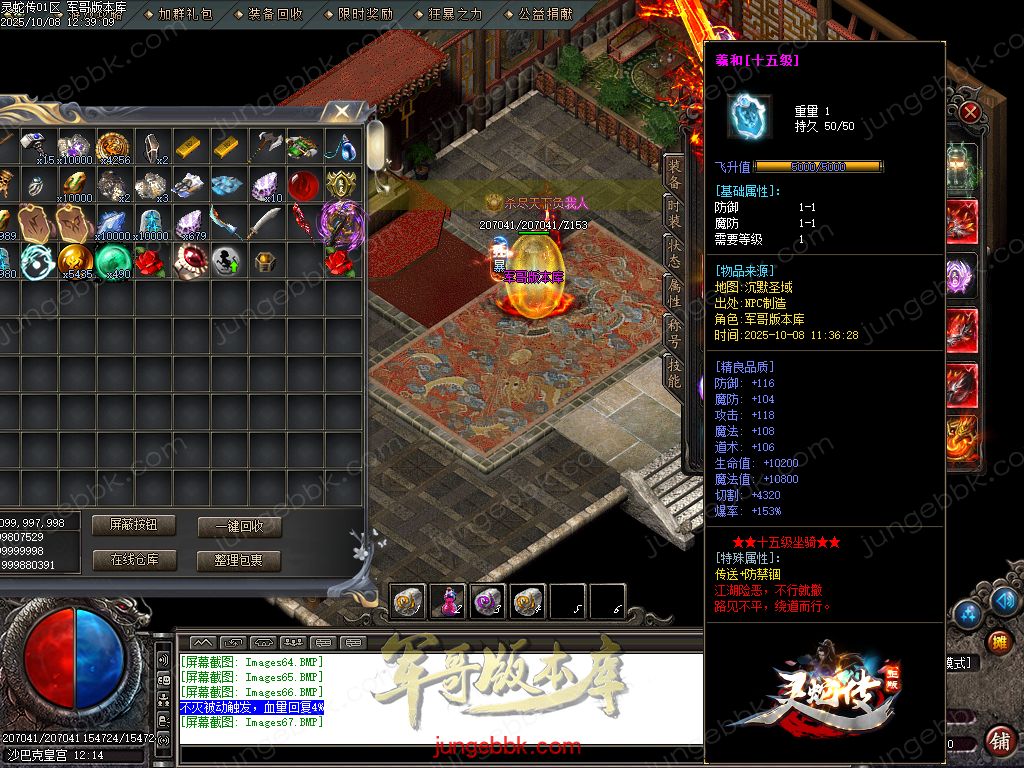
Task: Open the 公益捐献 donation menu
Action: (546, 14)
